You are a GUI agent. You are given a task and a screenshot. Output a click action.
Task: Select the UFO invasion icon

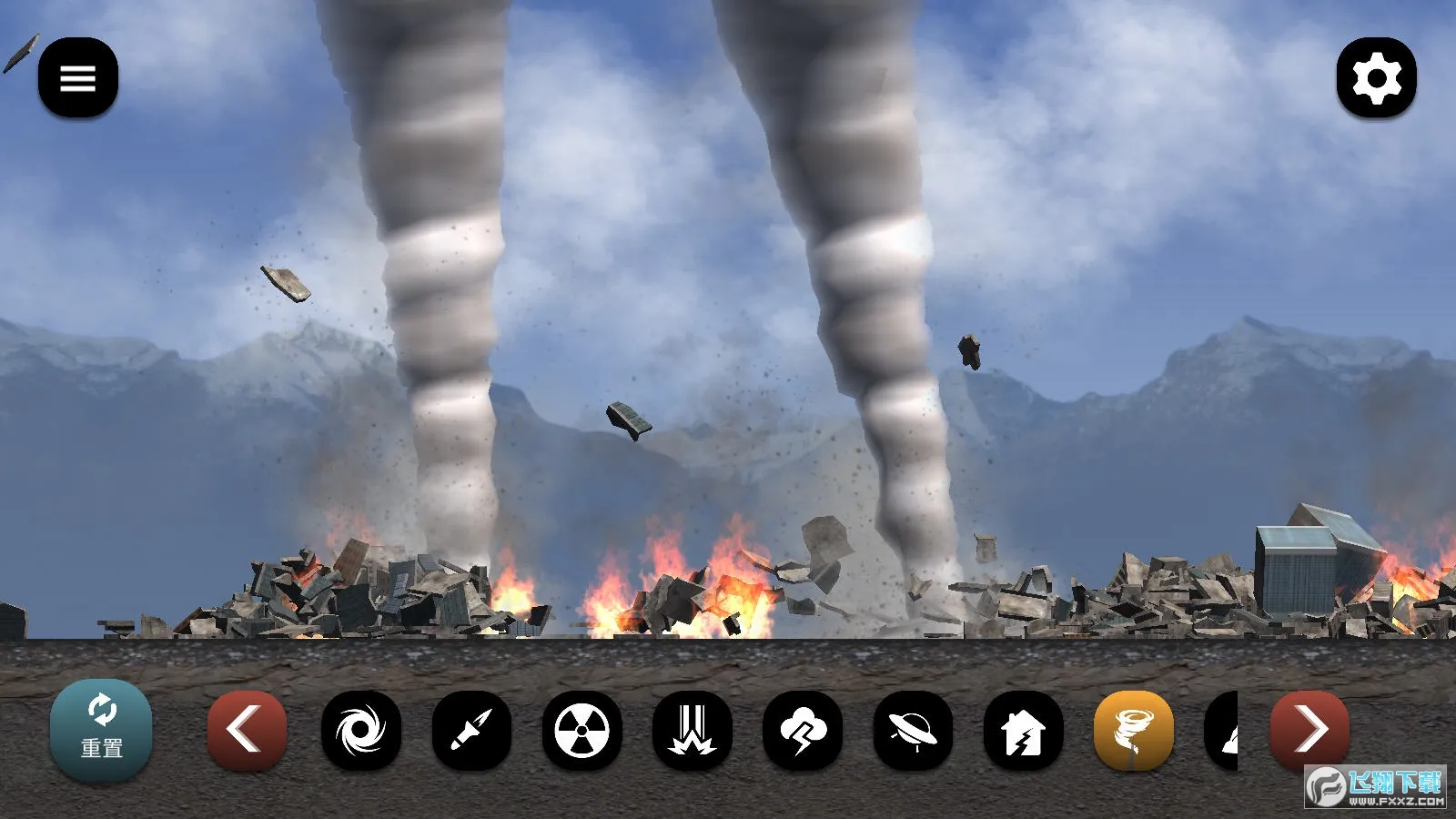[913, 730]
